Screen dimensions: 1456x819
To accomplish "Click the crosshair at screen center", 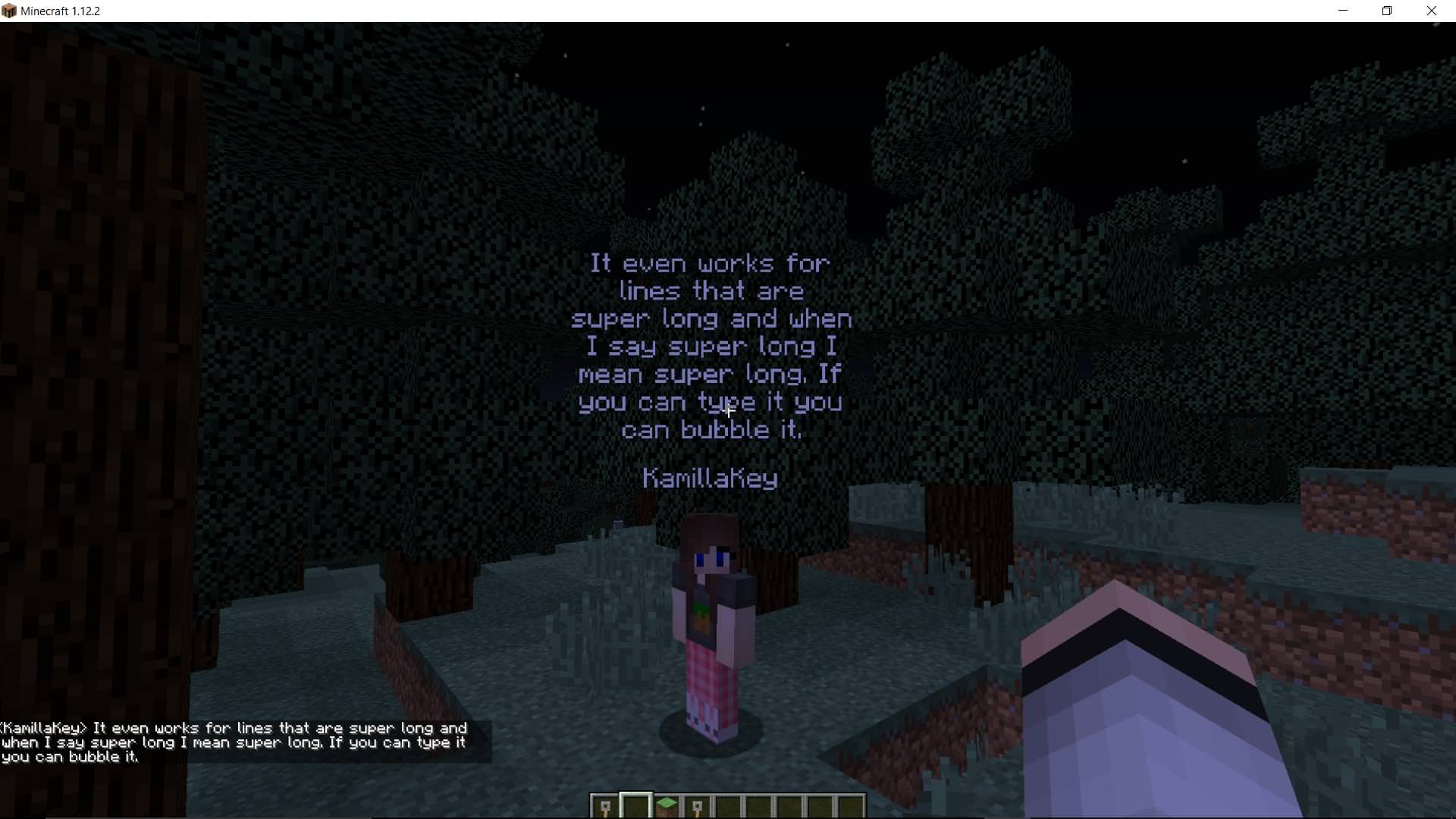I will [728, 409].
